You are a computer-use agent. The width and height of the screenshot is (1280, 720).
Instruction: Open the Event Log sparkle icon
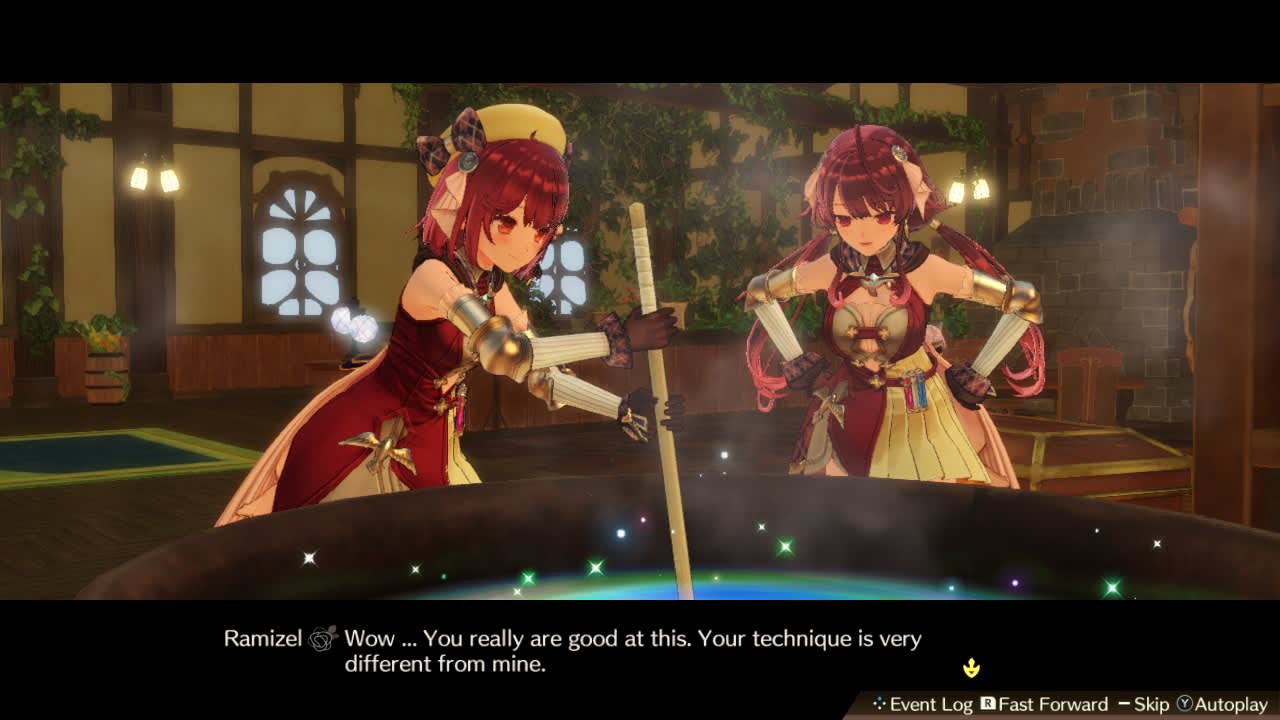pyautogui.click(x=881, y=704)
